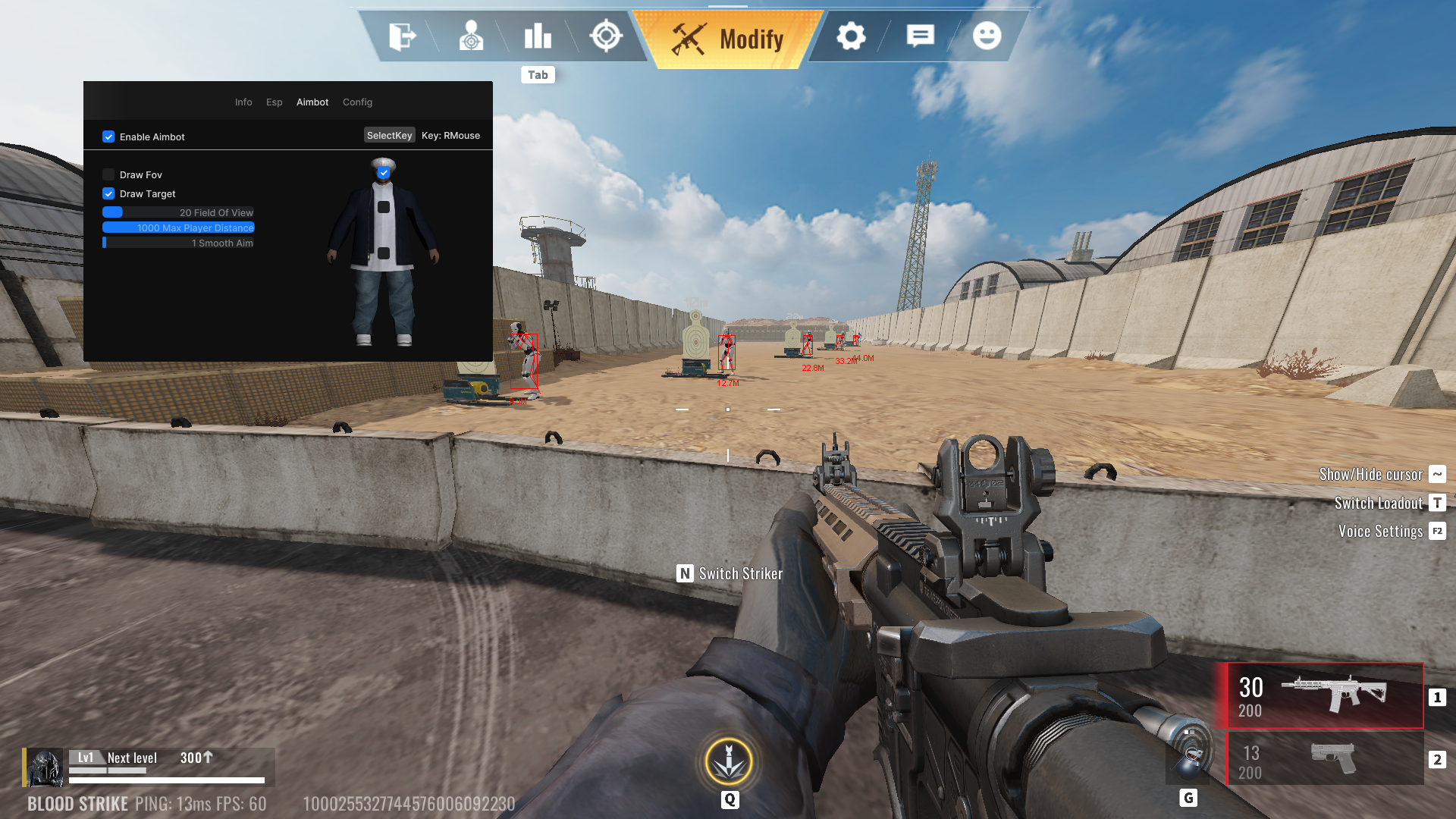Open the chat message icon
The height and width of the screenshot is (819, 1456).
[x=920, y=36]
